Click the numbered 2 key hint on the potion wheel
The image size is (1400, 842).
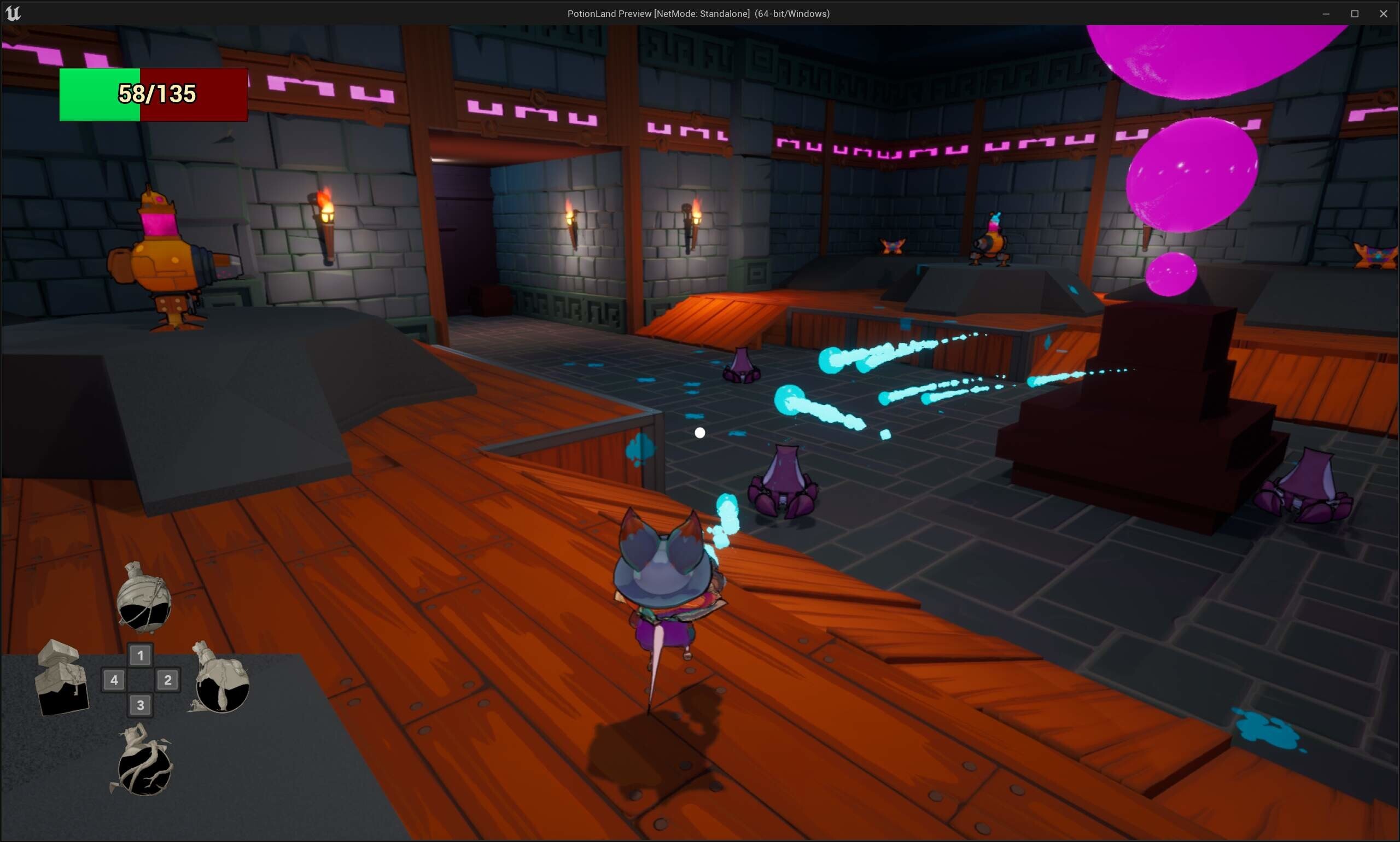click(167, 680)
